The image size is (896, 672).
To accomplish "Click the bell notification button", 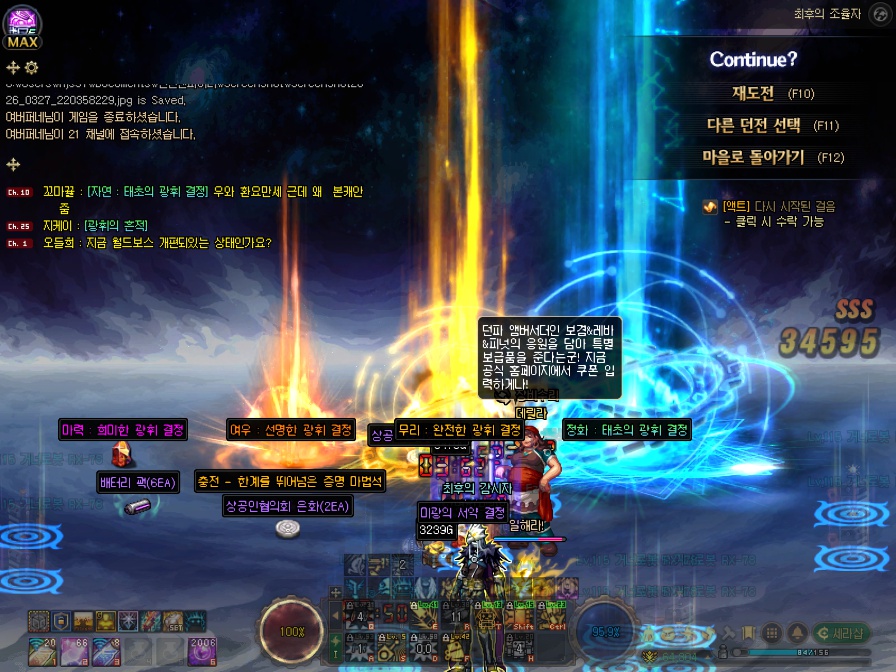I will pos(797,633).
